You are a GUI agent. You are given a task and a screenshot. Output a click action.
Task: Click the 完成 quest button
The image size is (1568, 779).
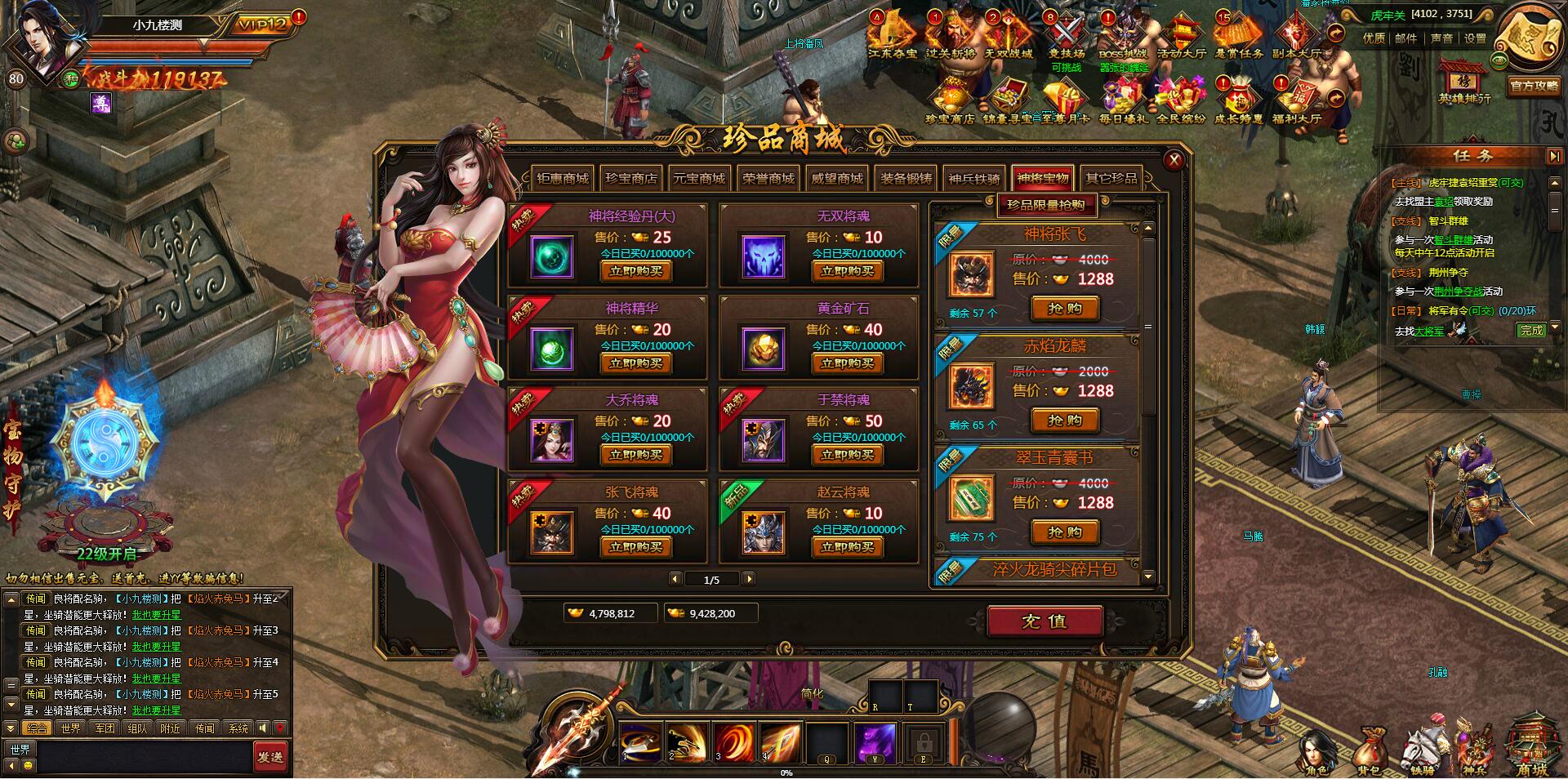(1531, 330)
